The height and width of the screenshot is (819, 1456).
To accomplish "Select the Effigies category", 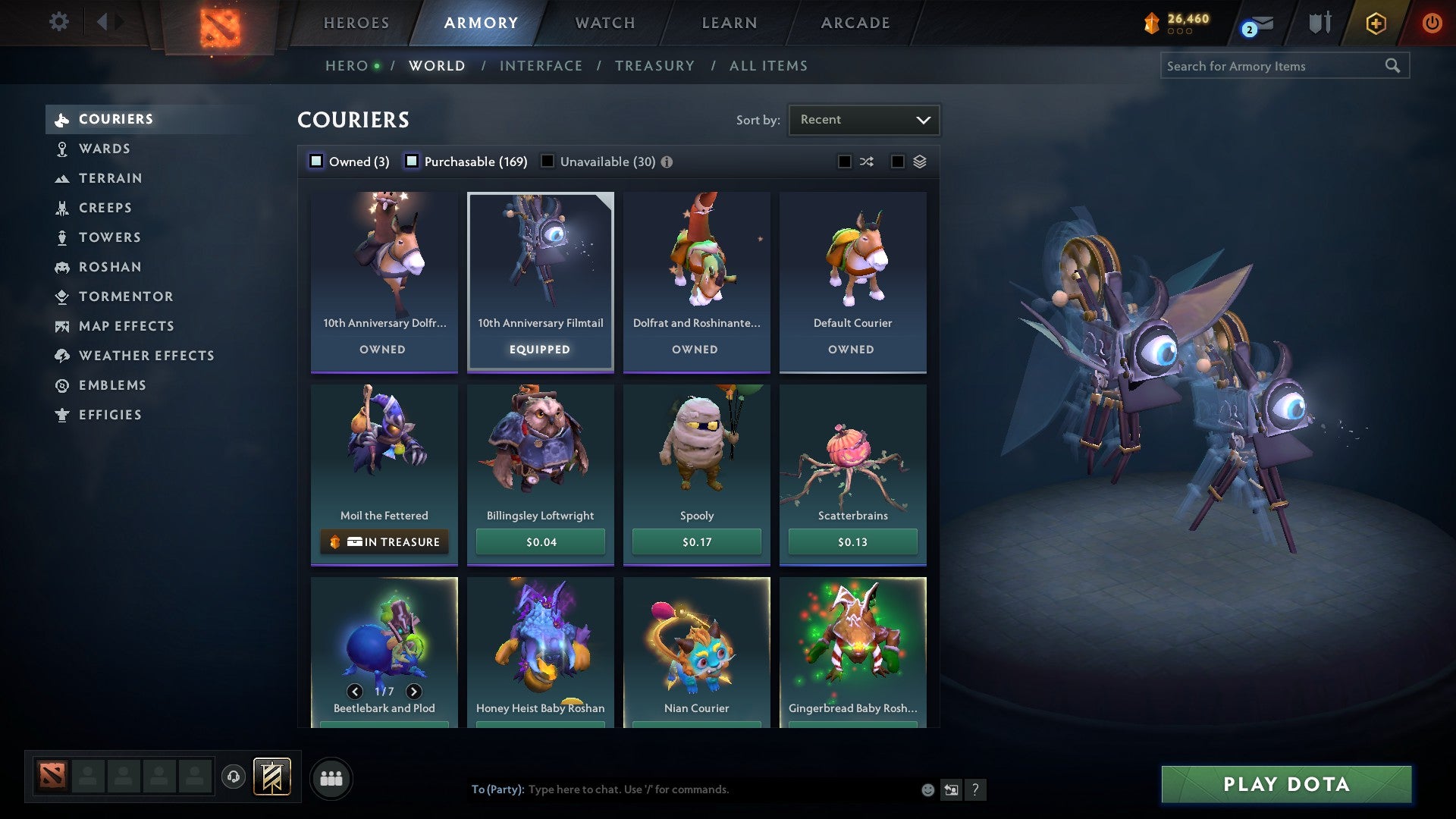I will [x=110, y=415].
